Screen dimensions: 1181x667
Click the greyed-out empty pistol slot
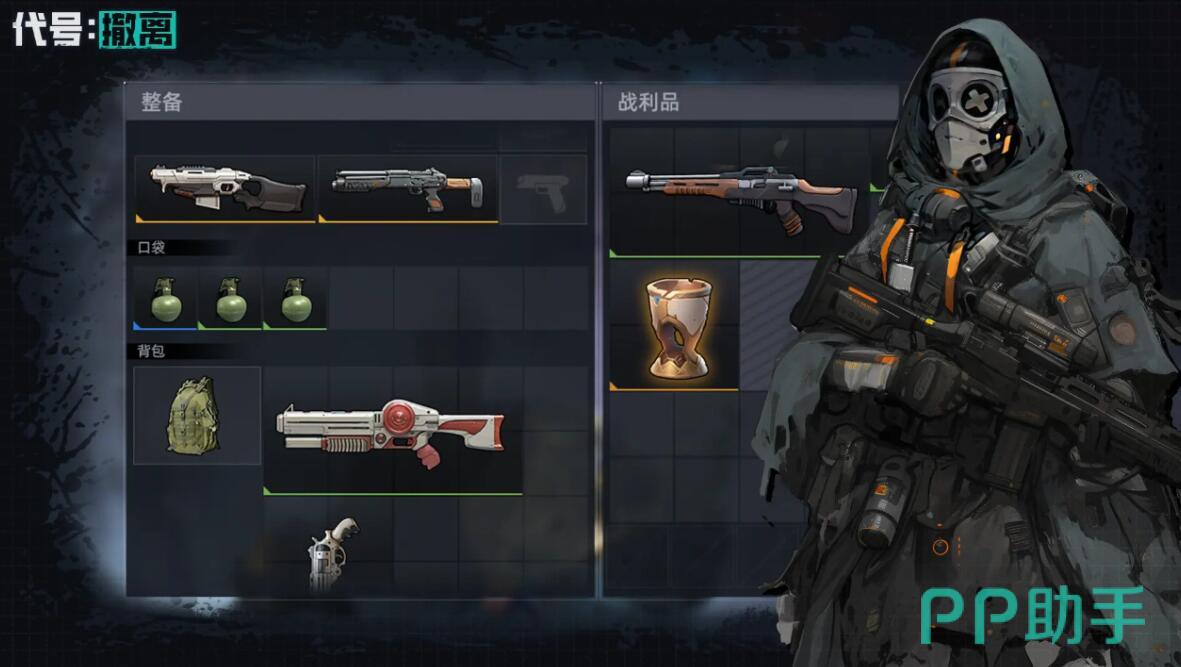543,189
